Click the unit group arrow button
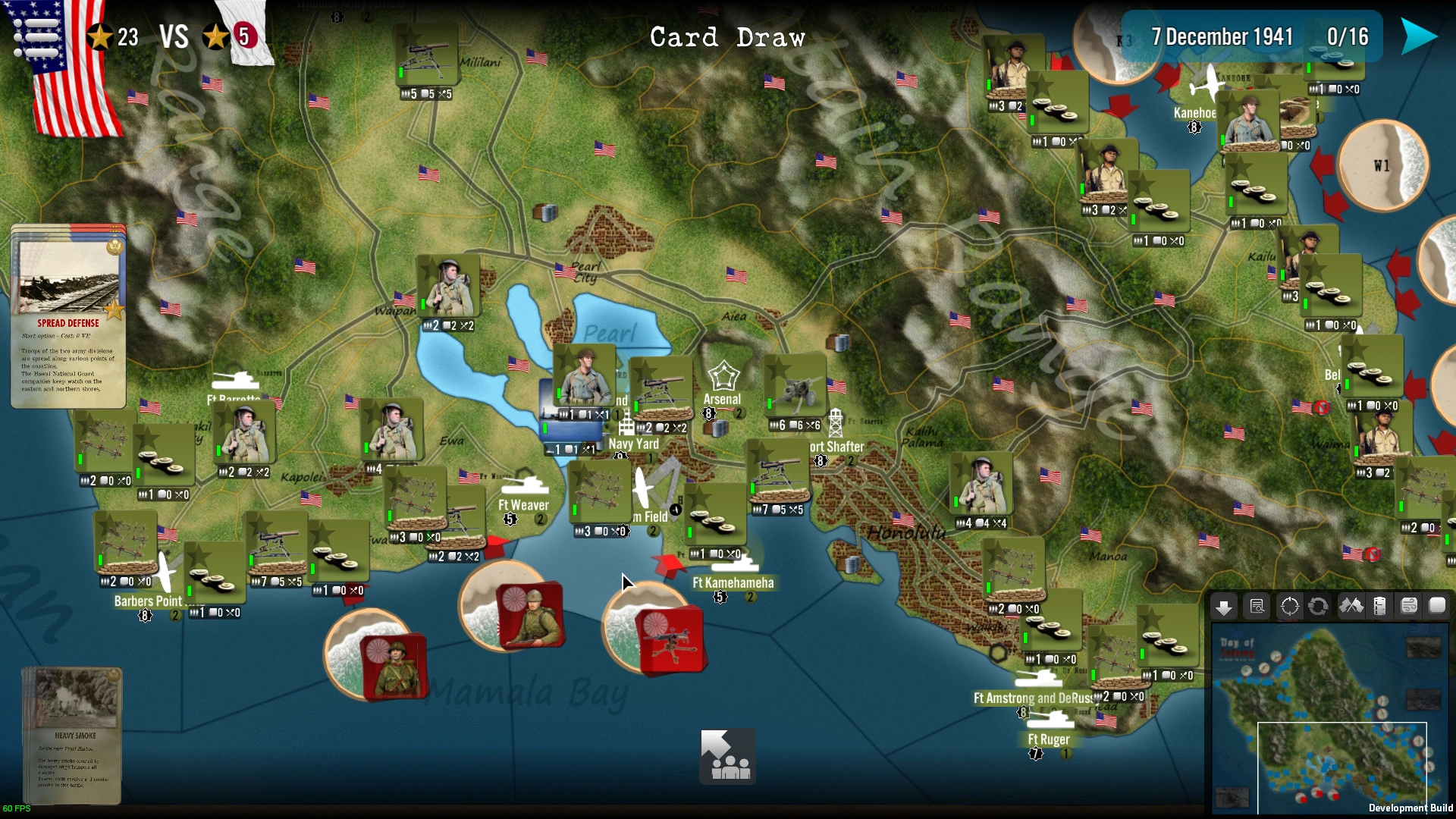Screen dimensions: 1456x819 pyautogui.click(x=727, y=756)
